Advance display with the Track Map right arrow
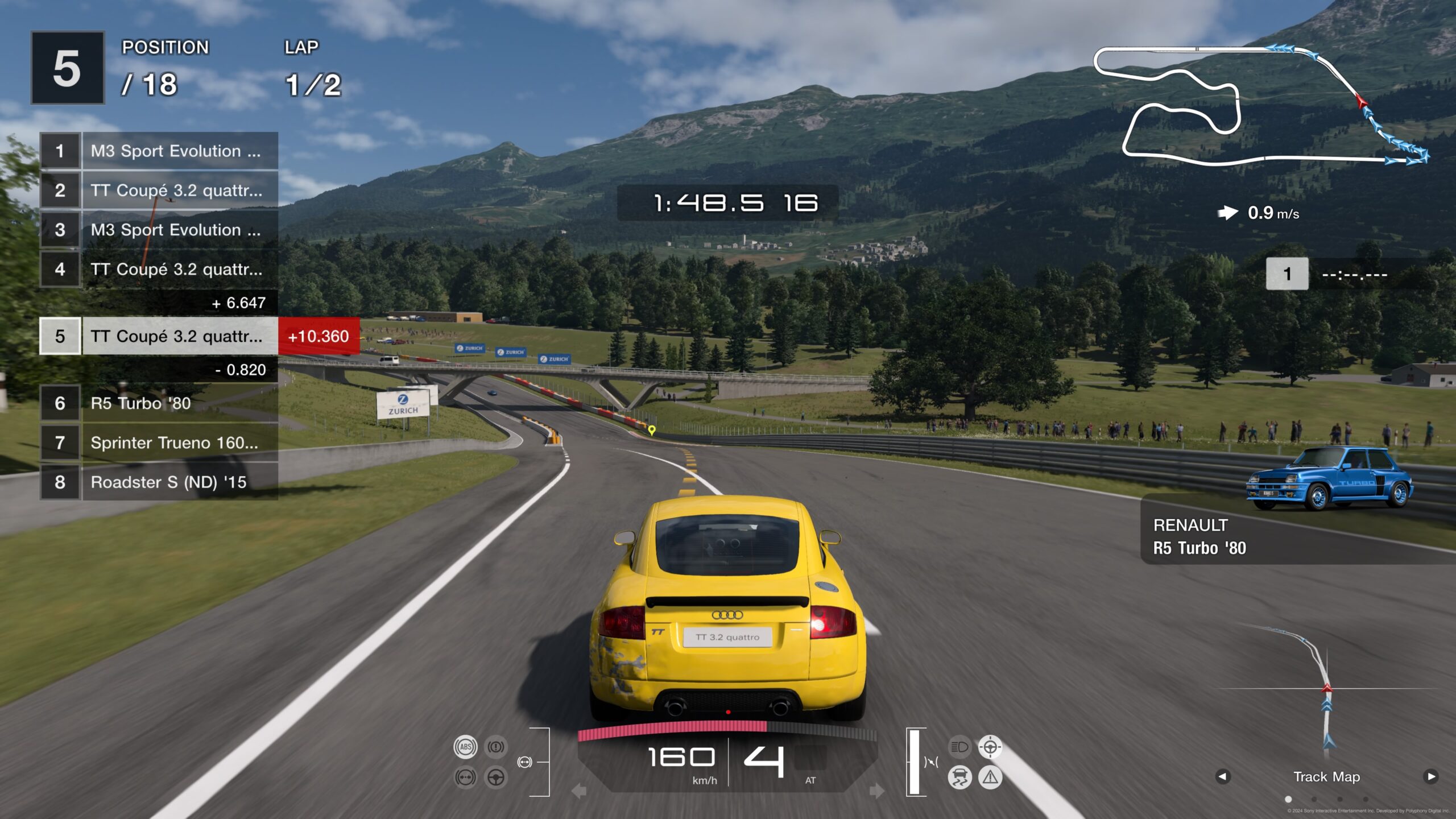This screenshot has height=819, width=1456. 1431,776
